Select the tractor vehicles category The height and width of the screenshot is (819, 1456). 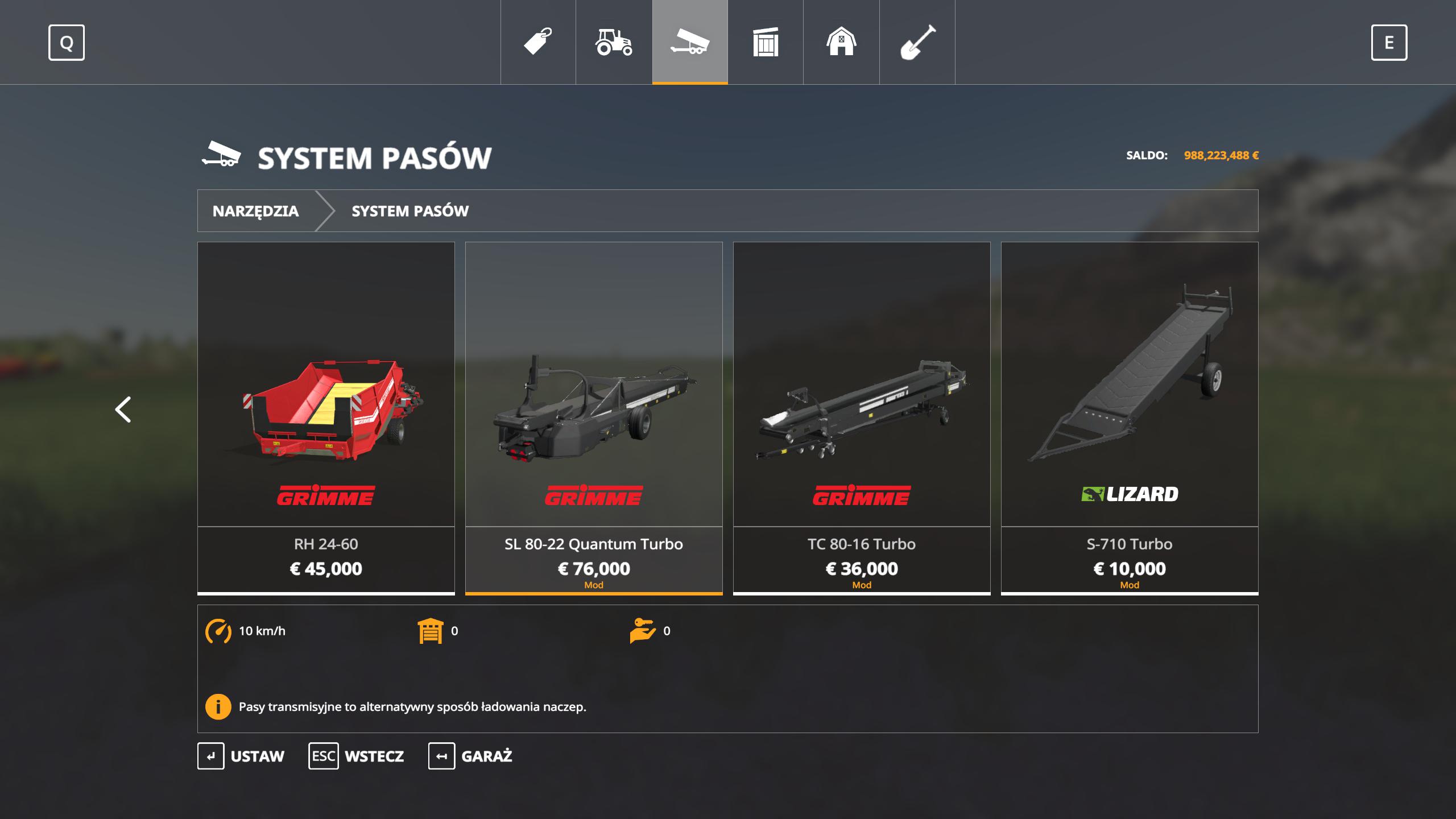pyautogui.click(x=613, y=42)
